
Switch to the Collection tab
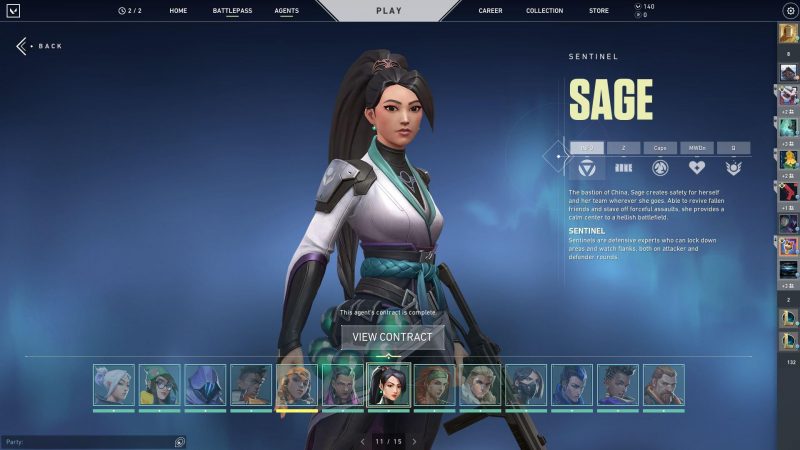[x=544, y=11]
